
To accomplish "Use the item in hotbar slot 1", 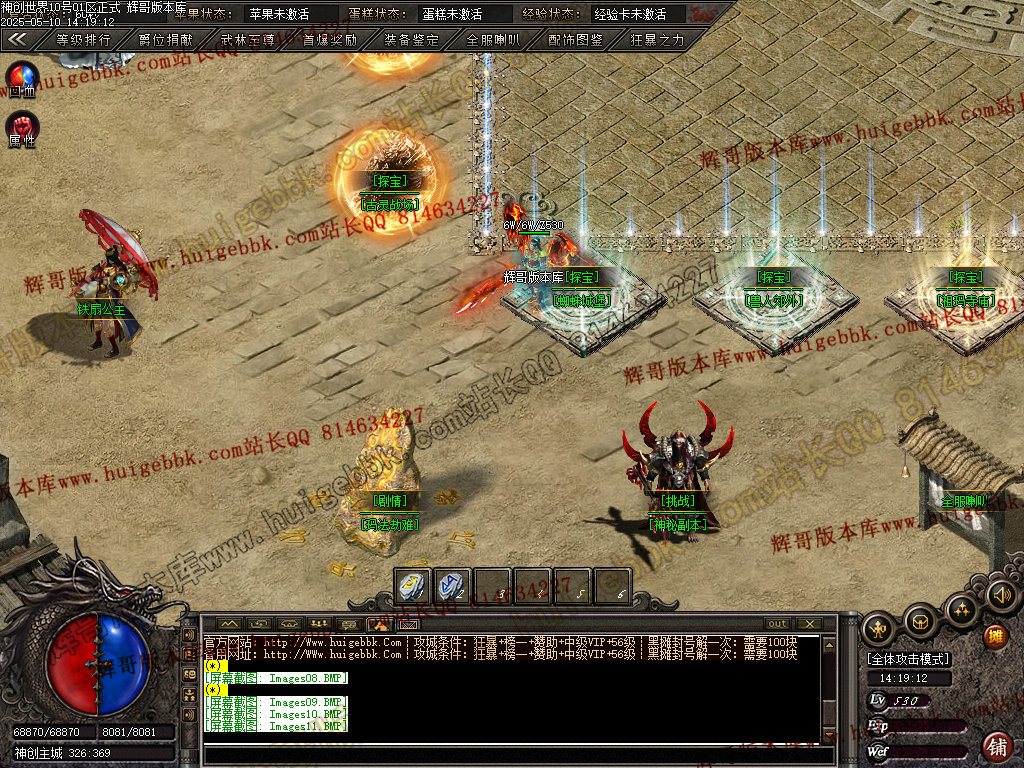I will [413, 586].
